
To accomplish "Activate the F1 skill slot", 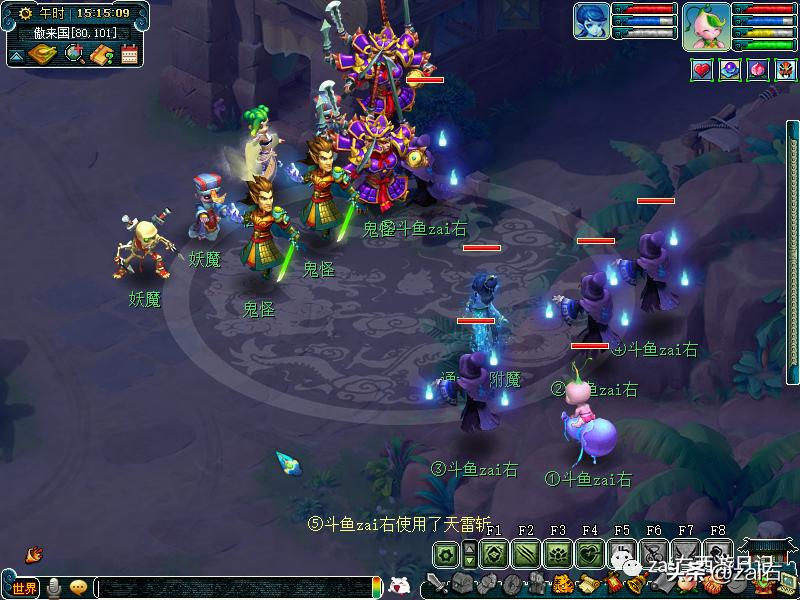I will tap(492, 554).
